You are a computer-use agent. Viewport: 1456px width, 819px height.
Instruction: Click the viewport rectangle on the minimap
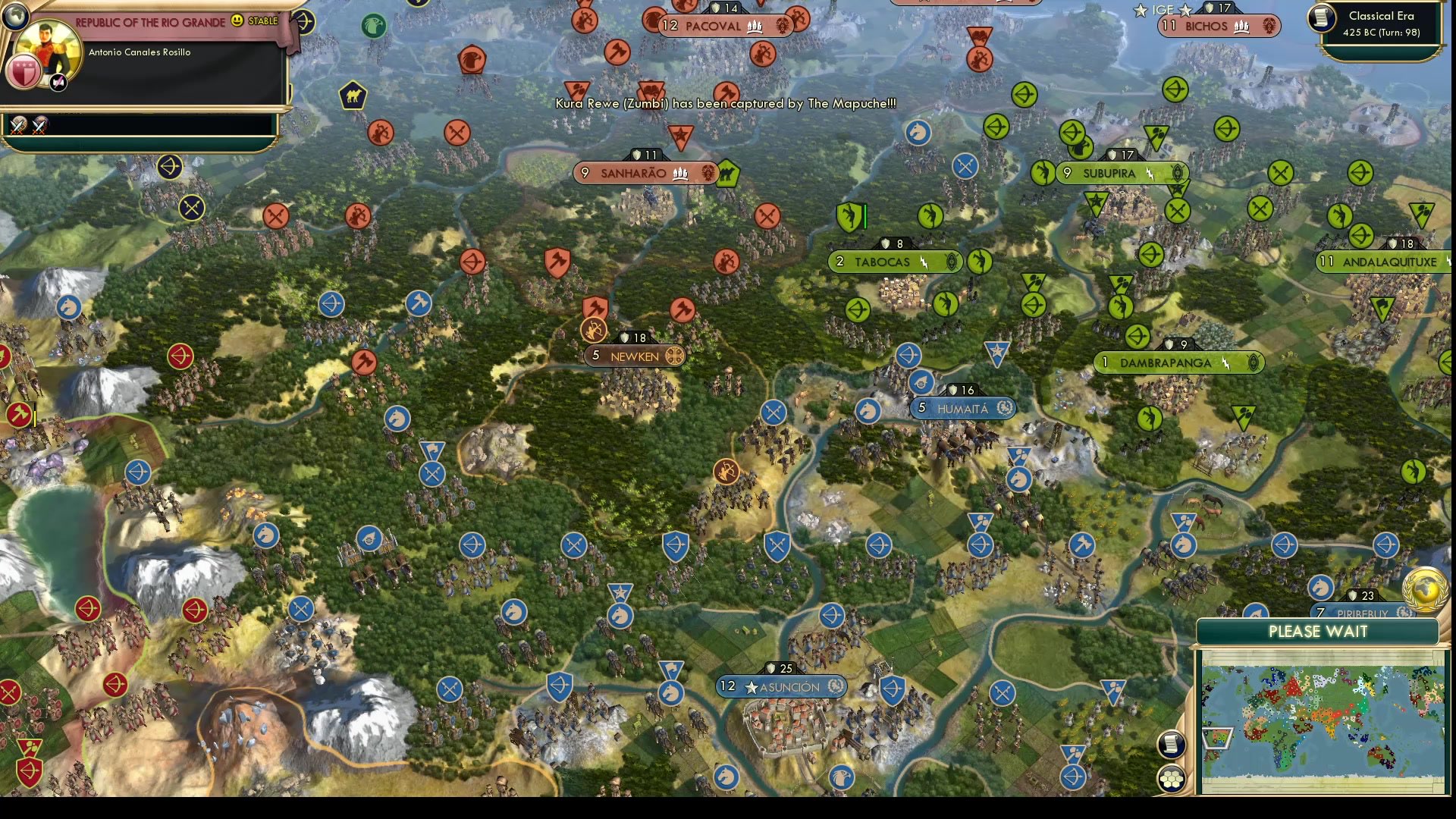coord(1216,738)
